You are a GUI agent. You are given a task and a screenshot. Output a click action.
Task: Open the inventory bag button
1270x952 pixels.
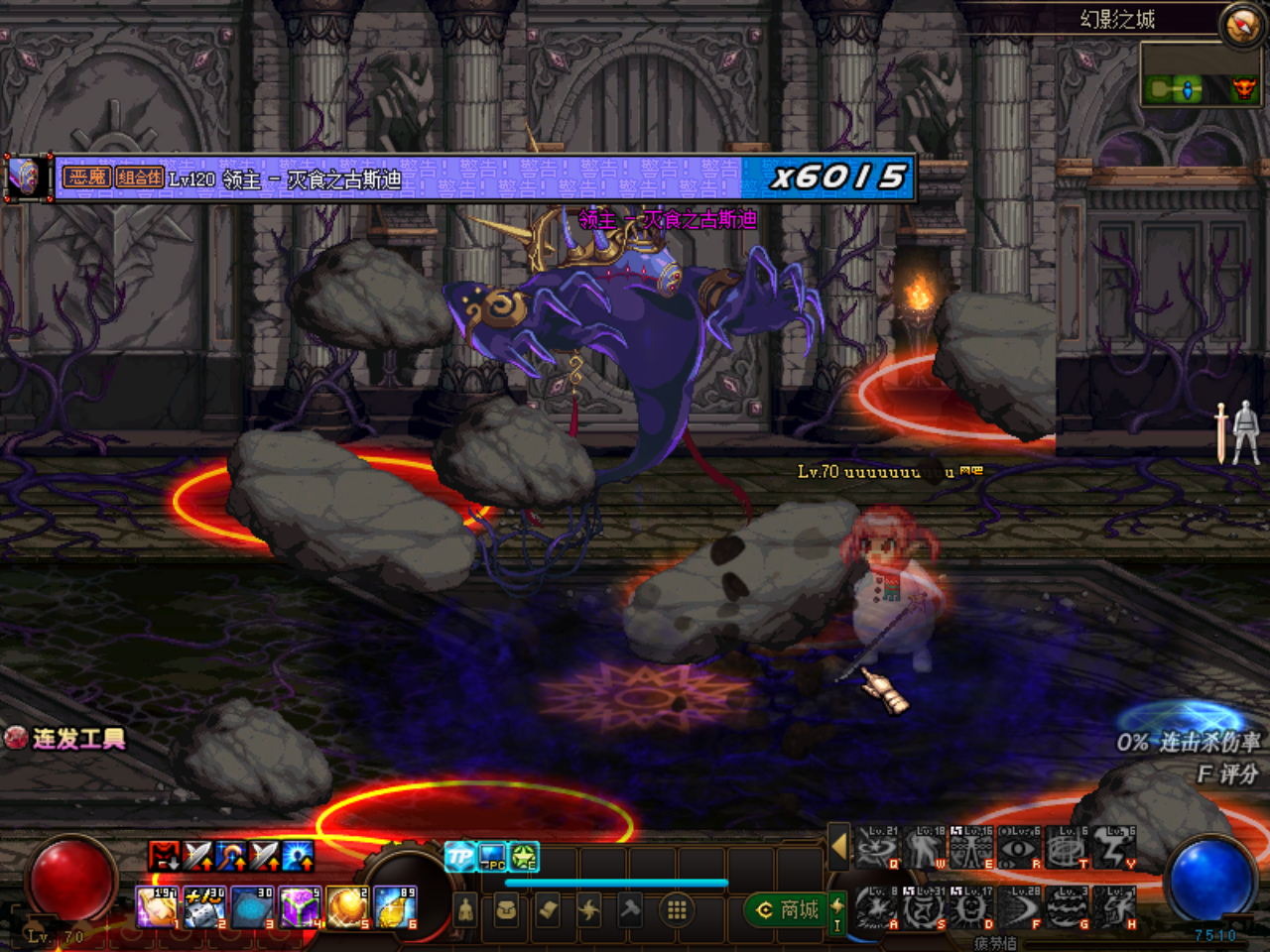pyautogui.click(x=506, y=909)
